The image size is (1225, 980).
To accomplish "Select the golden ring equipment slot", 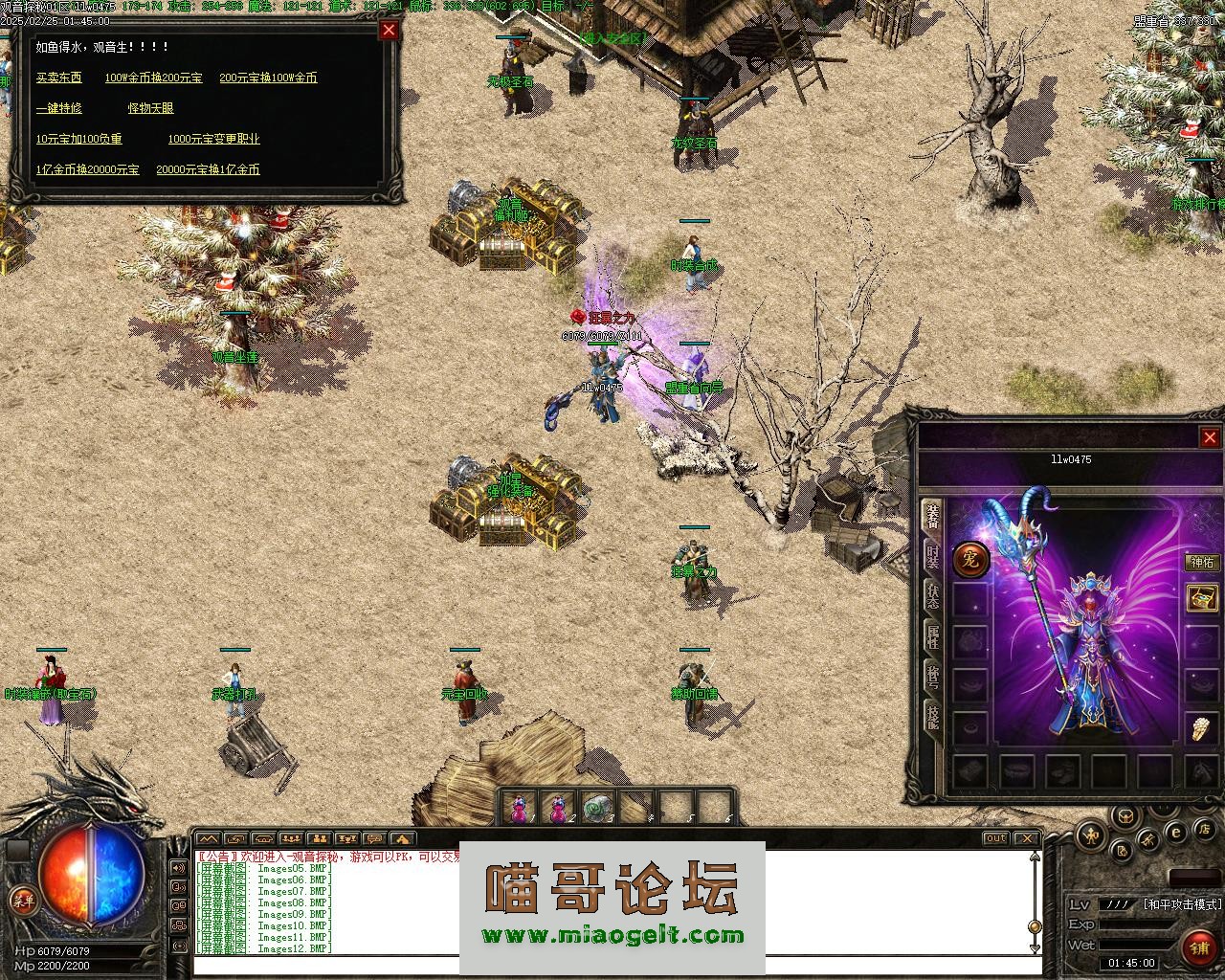I will coord(1201,728).
